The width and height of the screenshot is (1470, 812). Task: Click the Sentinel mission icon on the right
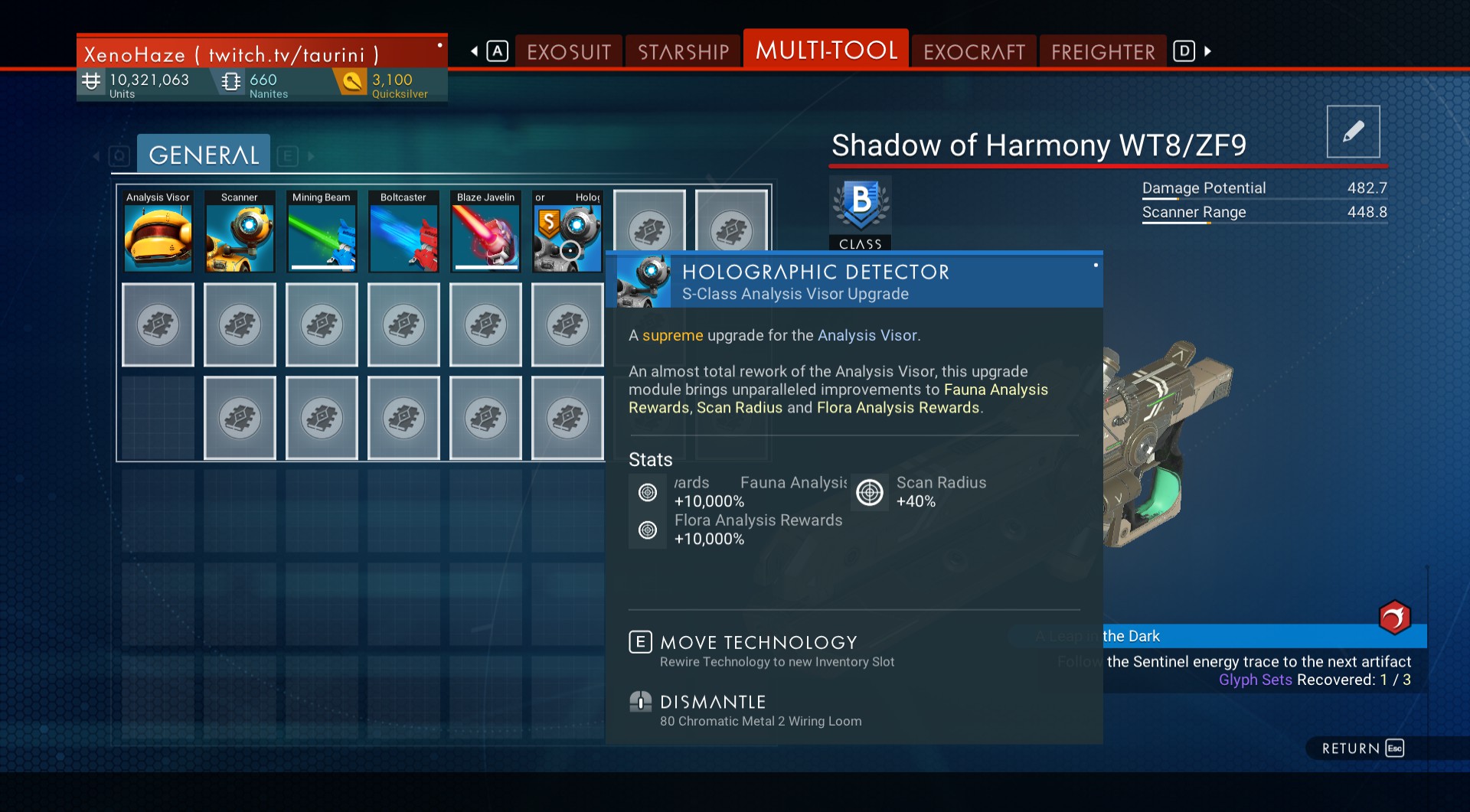[1395, 618]
